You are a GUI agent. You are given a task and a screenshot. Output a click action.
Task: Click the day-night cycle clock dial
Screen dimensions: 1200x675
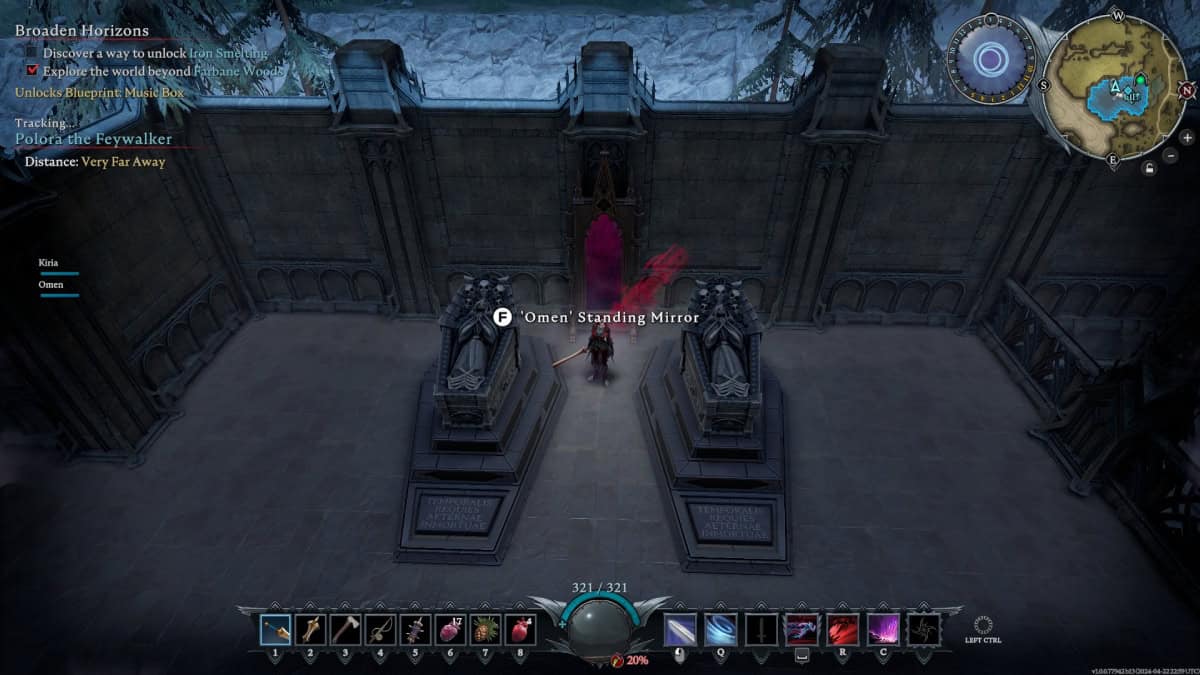click(x=991, y=60)
